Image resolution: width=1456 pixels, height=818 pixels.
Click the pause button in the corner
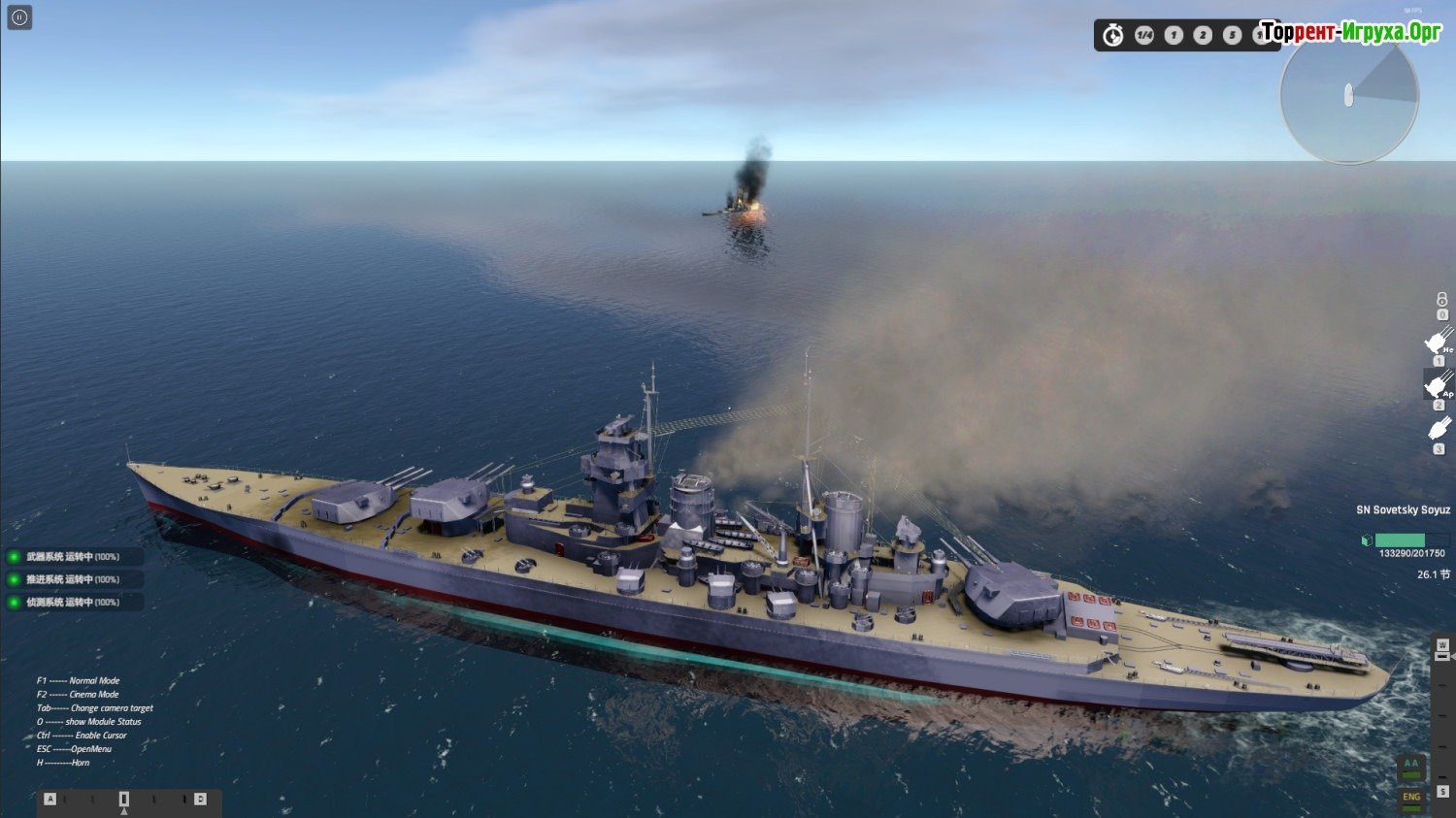tap(19, 16)
